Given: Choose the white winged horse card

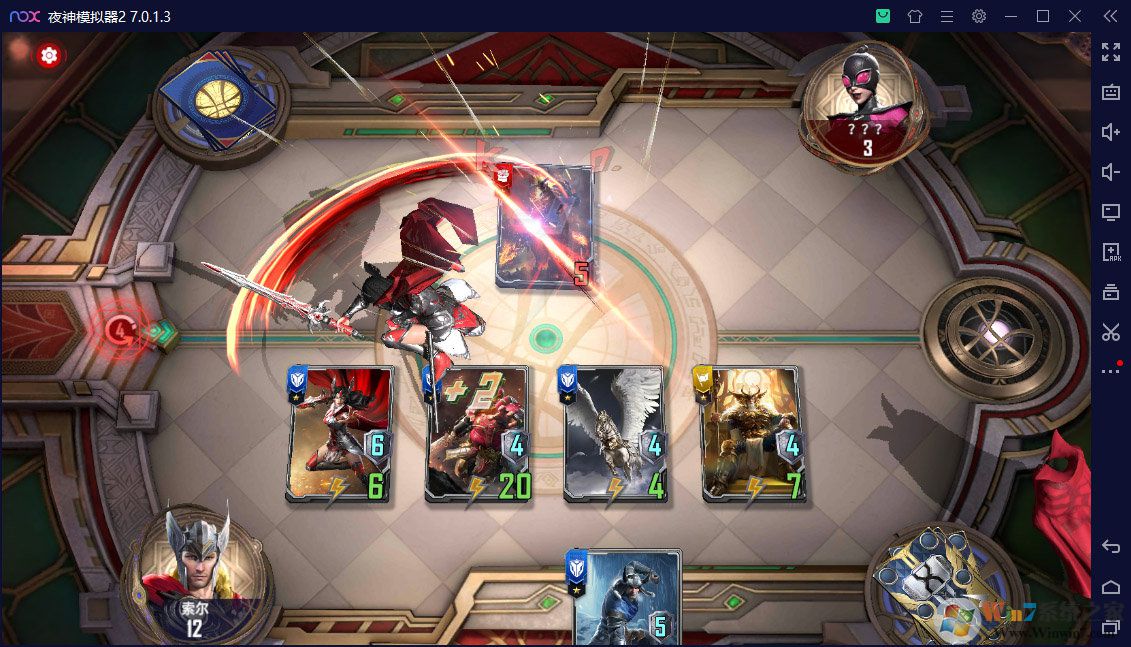Looking at the screenshot, I should (614, 433).
